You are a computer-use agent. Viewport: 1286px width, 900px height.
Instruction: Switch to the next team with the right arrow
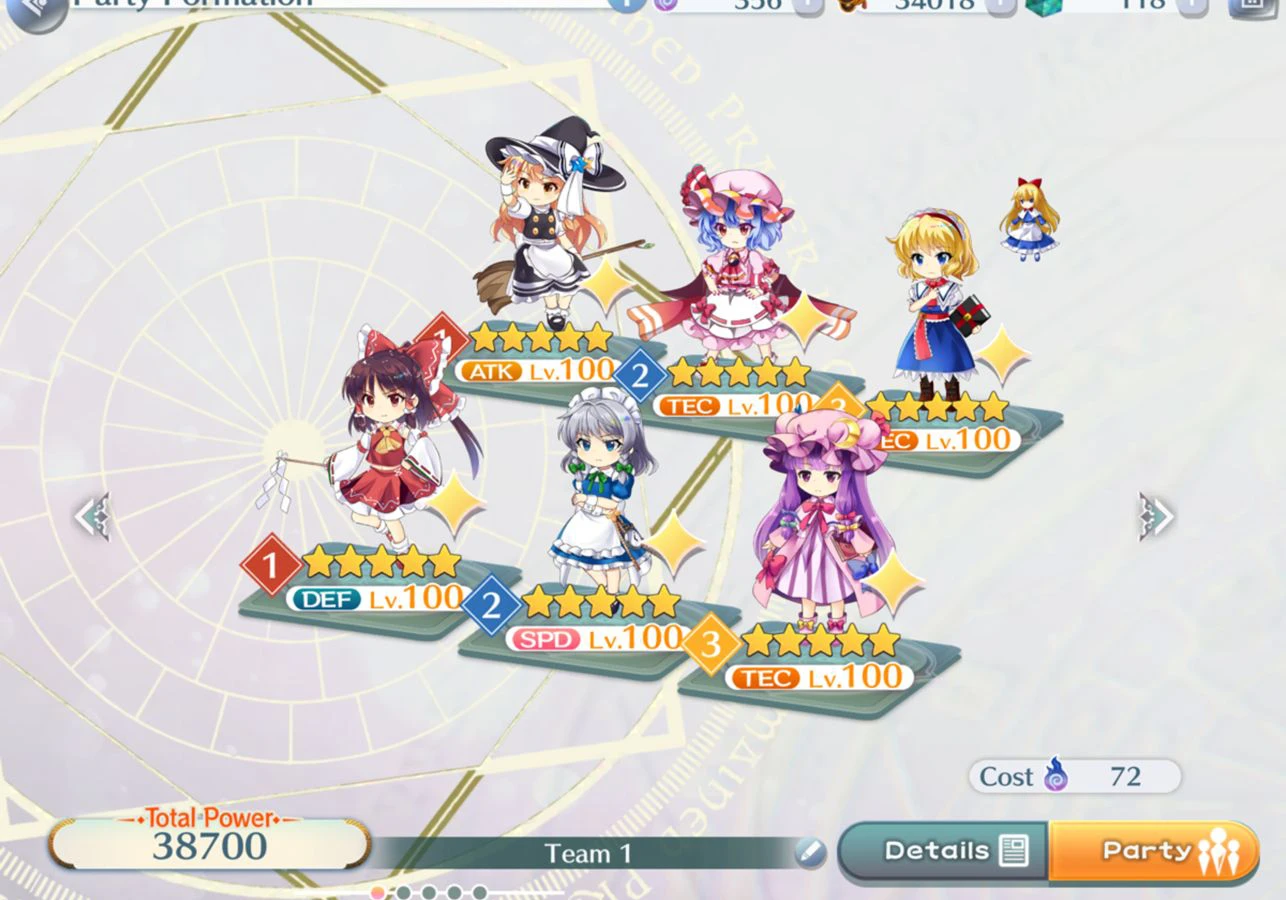click(1156, 517)
